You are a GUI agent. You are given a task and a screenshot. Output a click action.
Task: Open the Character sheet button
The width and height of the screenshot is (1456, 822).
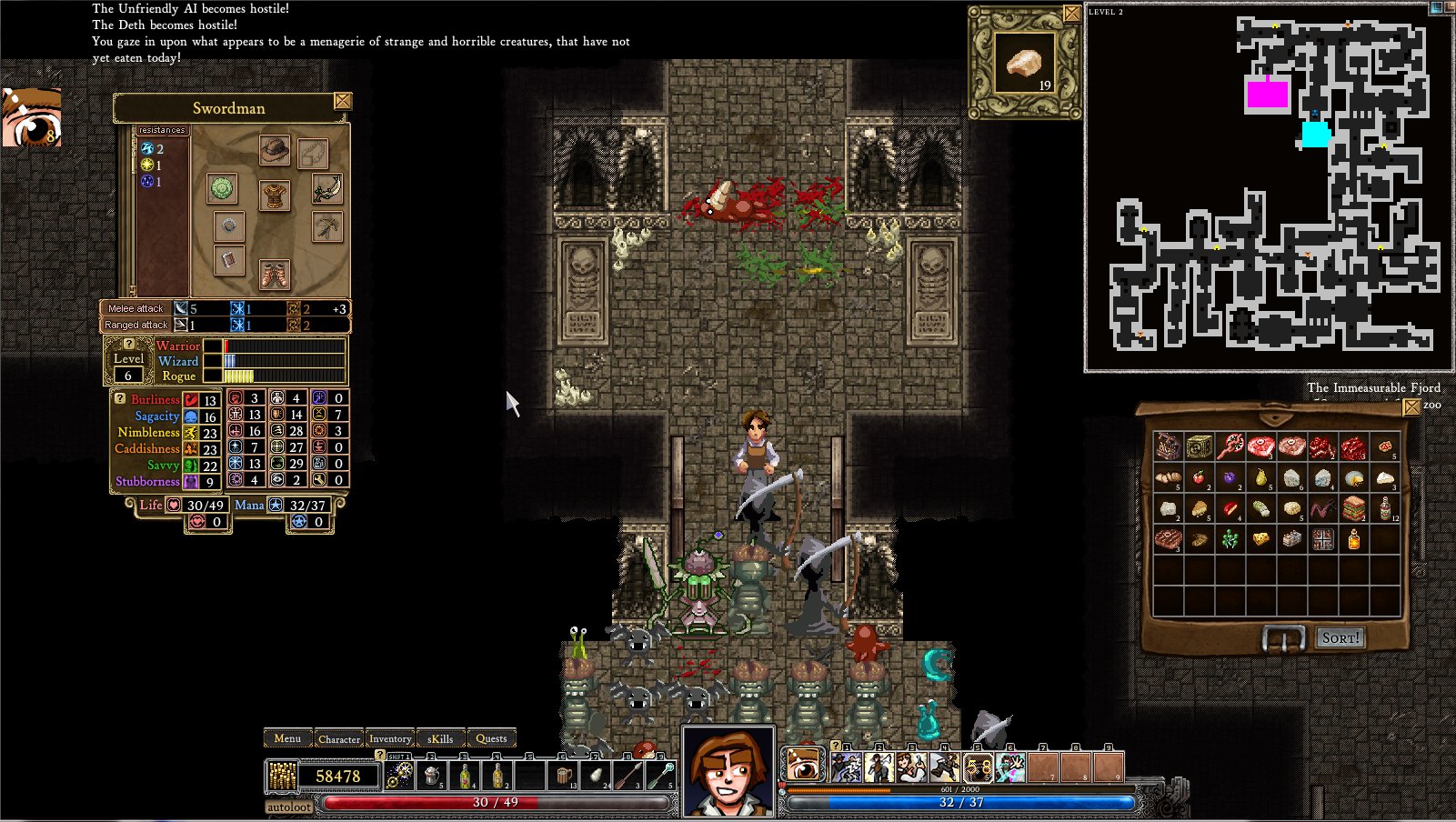point(339,738)
